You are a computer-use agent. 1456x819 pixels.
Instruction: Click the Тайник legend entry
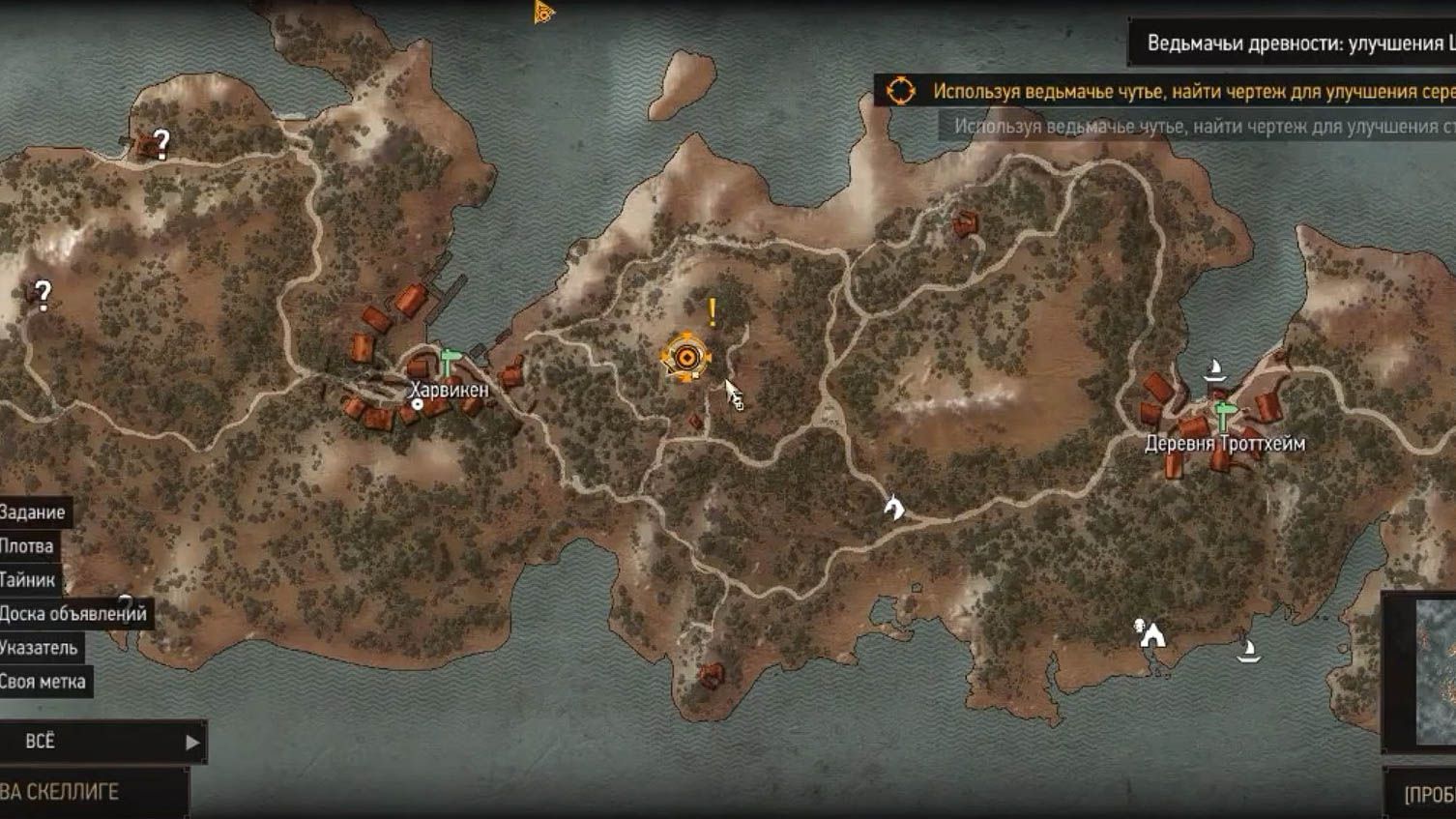coord(27,580)
